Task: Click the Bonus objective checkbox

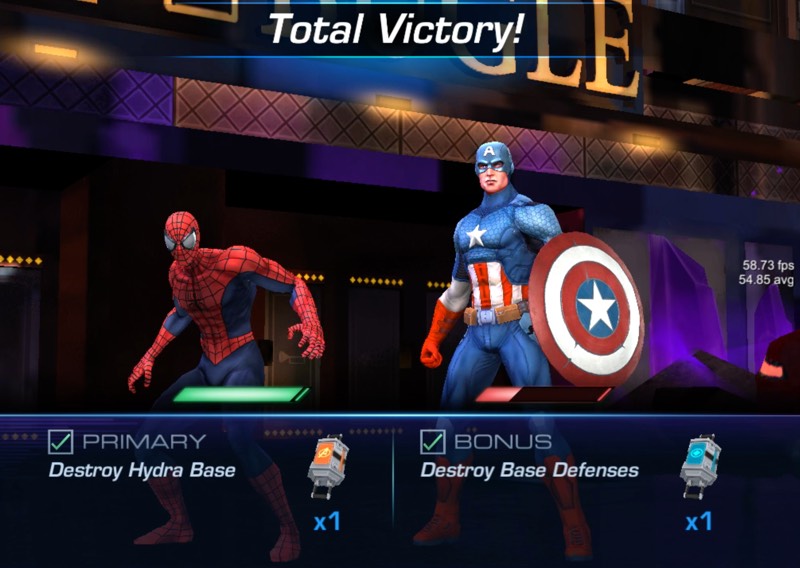Action: tap(432, 441)
